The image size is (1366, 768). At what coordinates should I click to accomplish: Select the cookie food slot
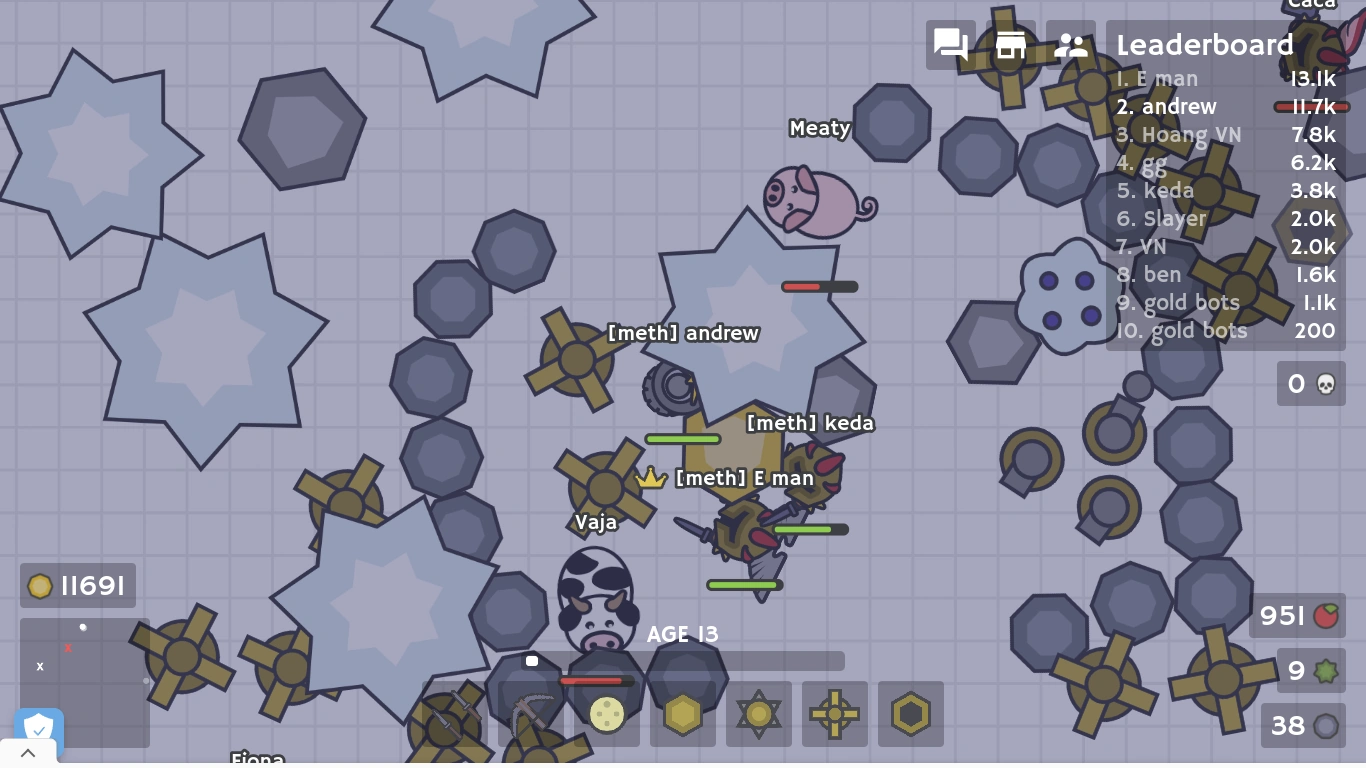pyautogui.click(x=606, y=714)
